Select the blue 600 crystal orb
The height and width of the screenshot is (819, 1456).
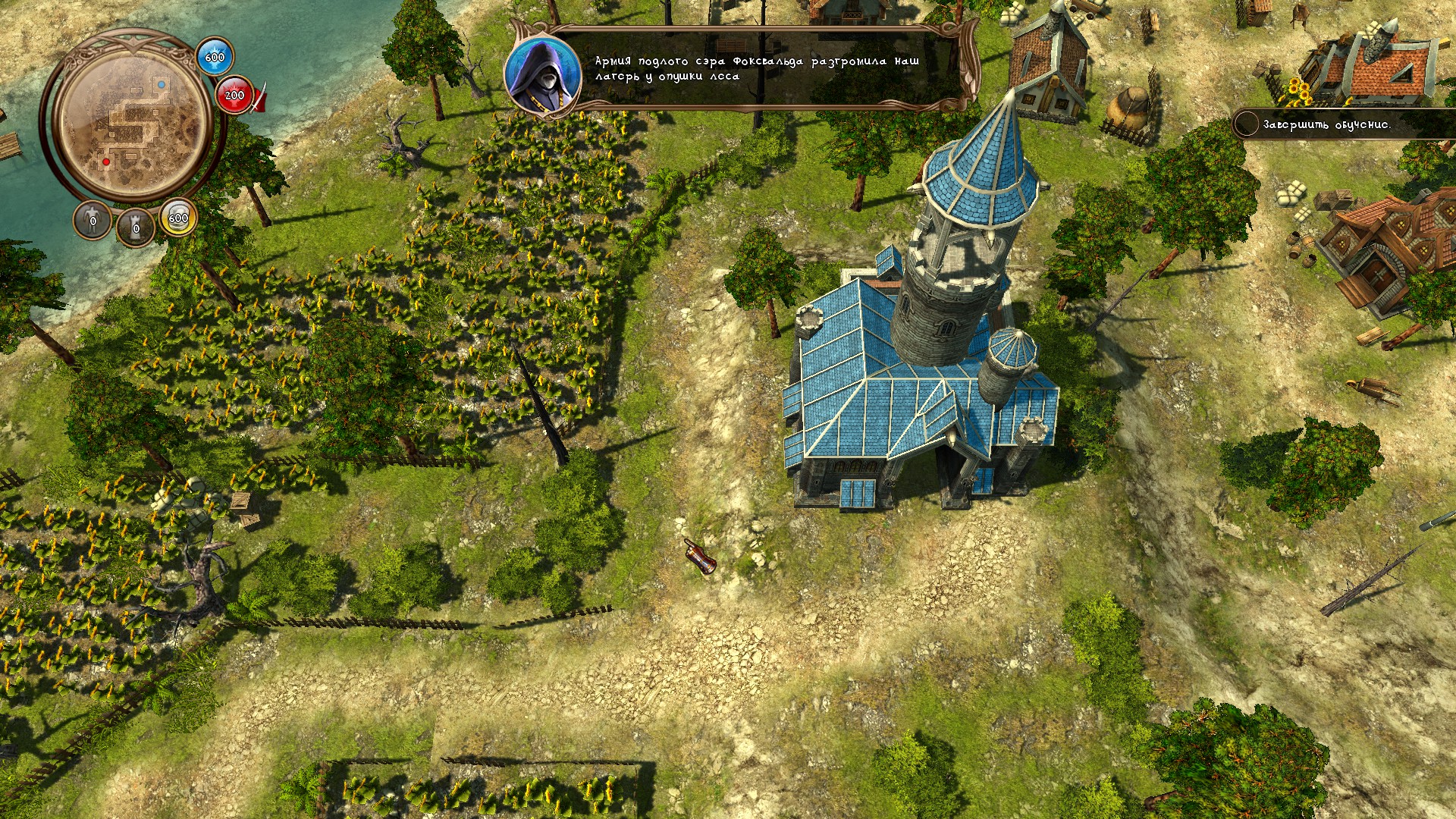pos(215,57)
